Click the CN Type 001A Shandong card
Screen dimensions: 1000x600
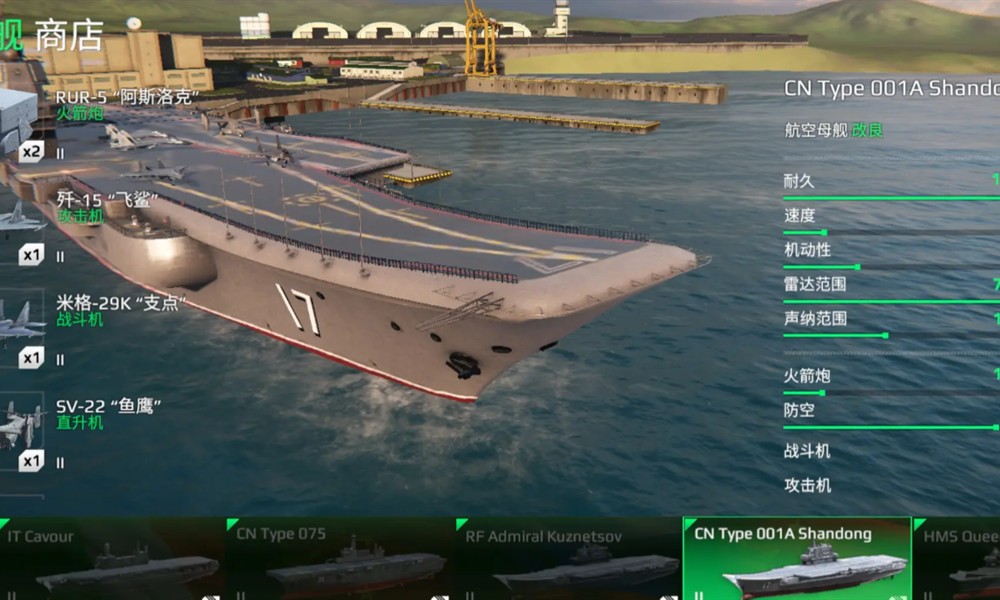coord(796,560)
